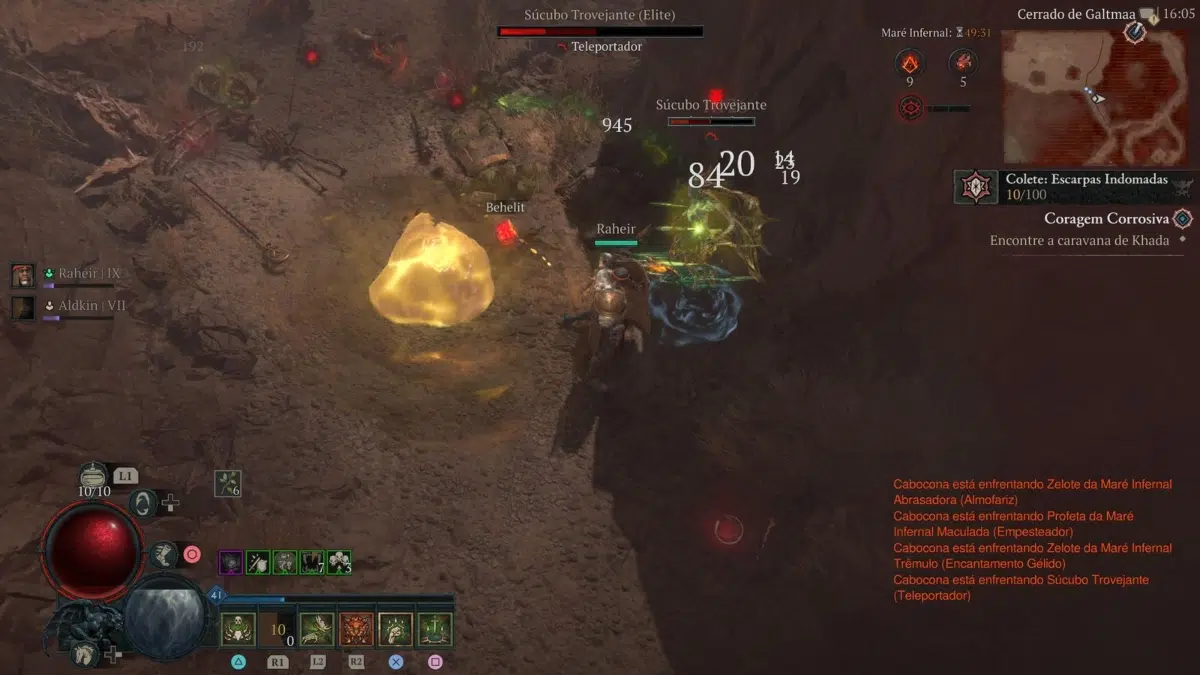
Task: Inspect the purple-bordered buff icon
Action: [x=230, y=562]
